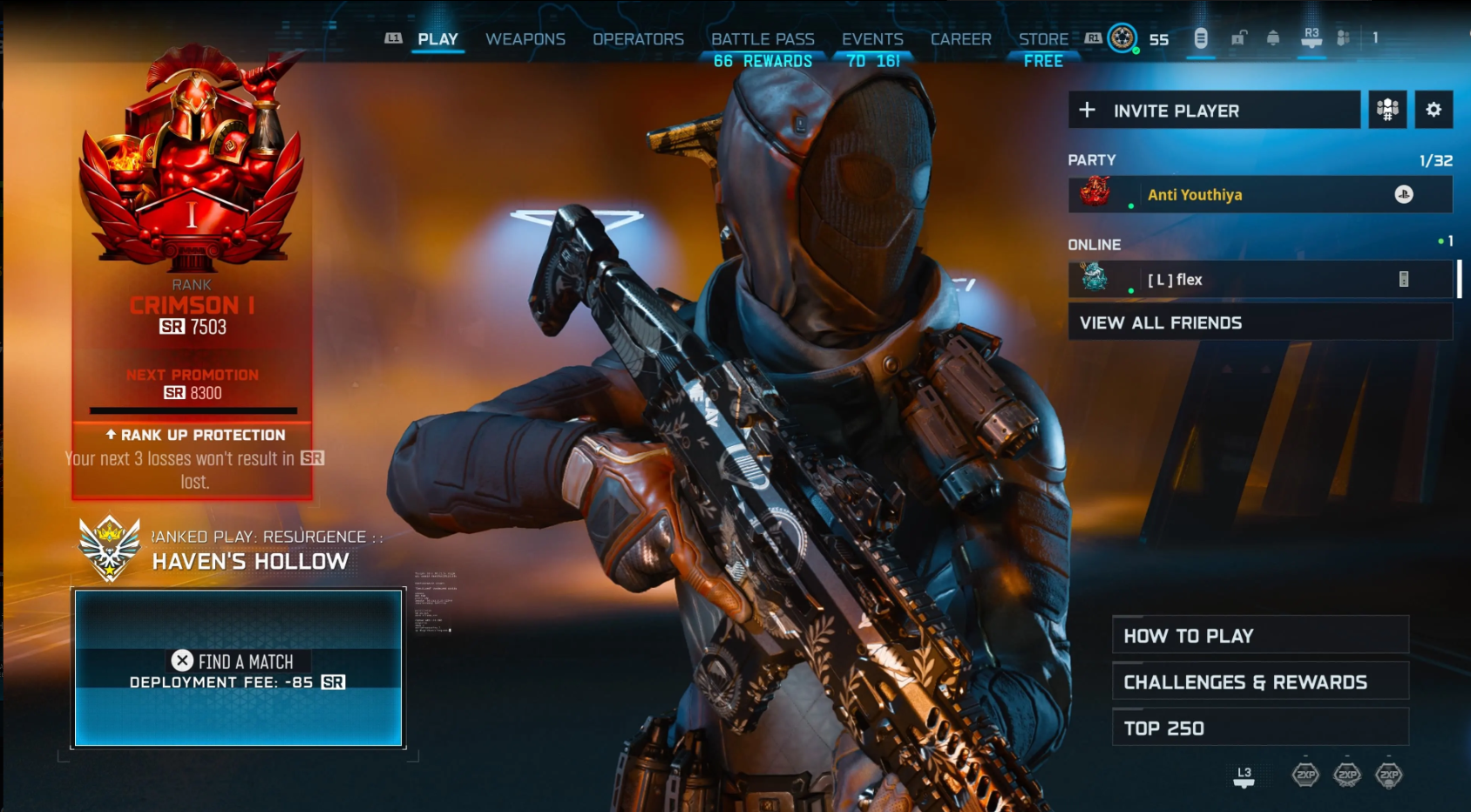
Task: Expand the PARTY list showing 1/32
Action: tap(1092, 160)
